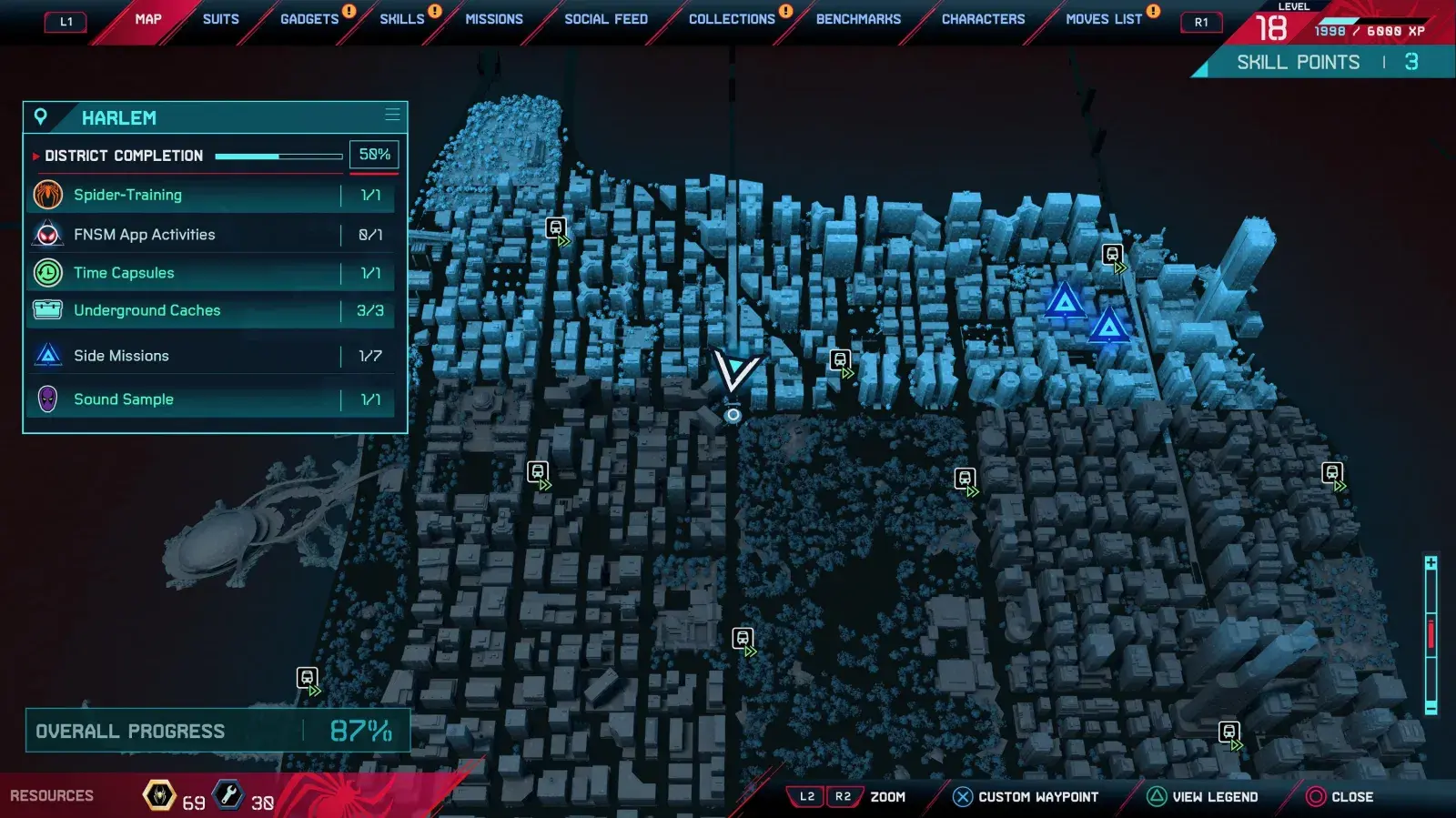Open the Characters tab
This screenshot has height=818, width=1456.
click(983, 19)
